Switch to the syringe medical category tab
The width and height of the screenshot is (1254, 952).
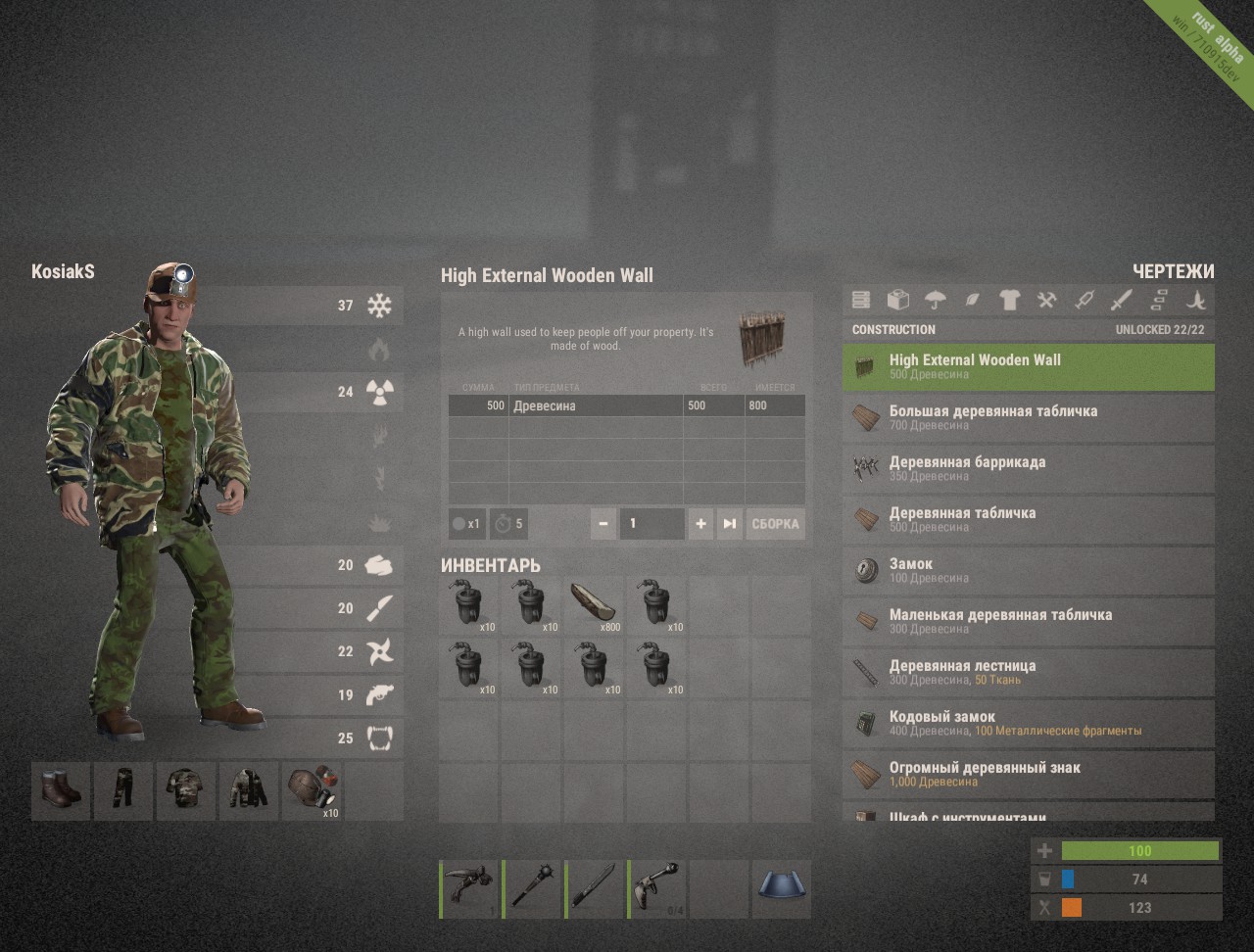[1084, 300]
